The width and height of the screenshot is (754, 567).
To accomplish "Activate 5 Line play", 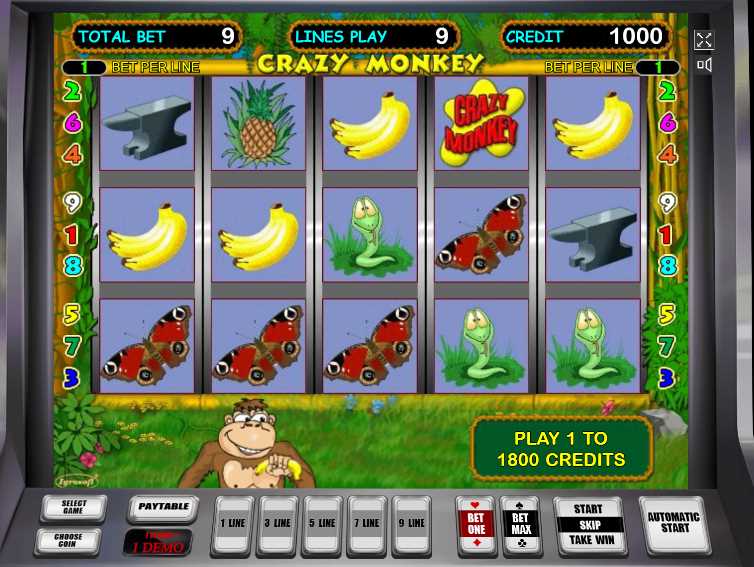I will coord(322,525).
